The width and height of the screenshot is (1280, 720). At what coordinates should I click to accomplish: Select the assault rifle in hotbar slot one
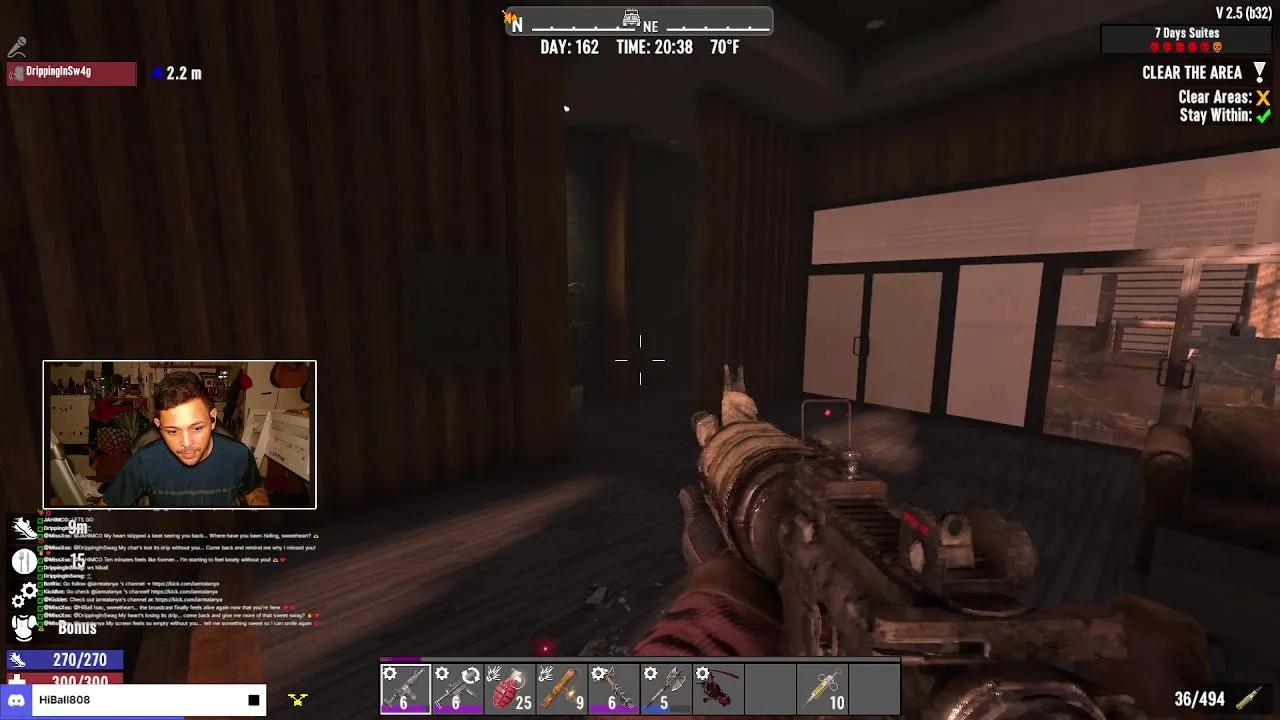click(405, 687)
